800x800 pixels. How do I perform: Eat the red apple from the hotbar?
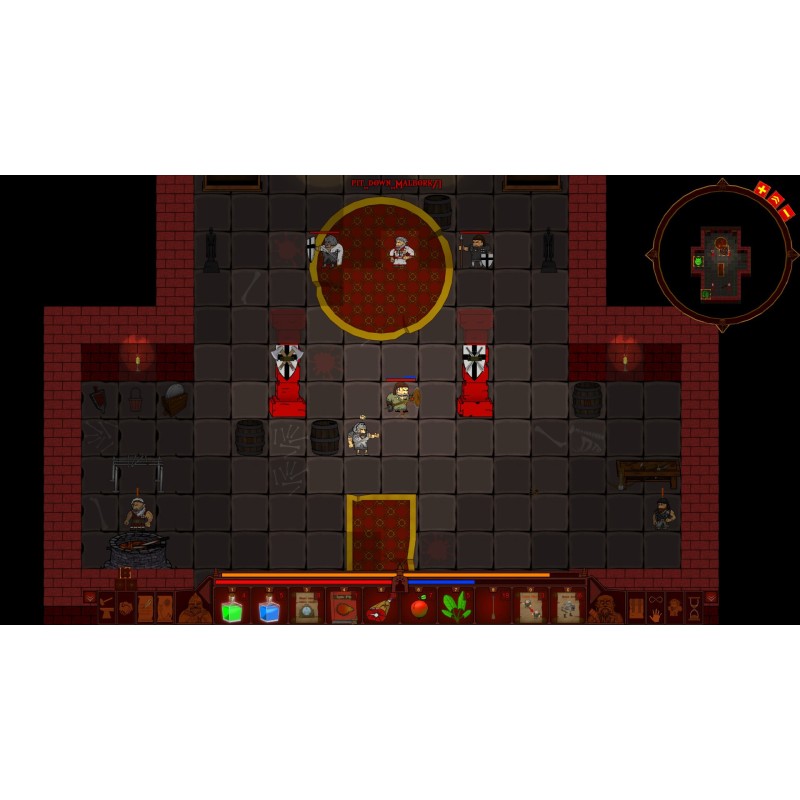coord(419,608)
